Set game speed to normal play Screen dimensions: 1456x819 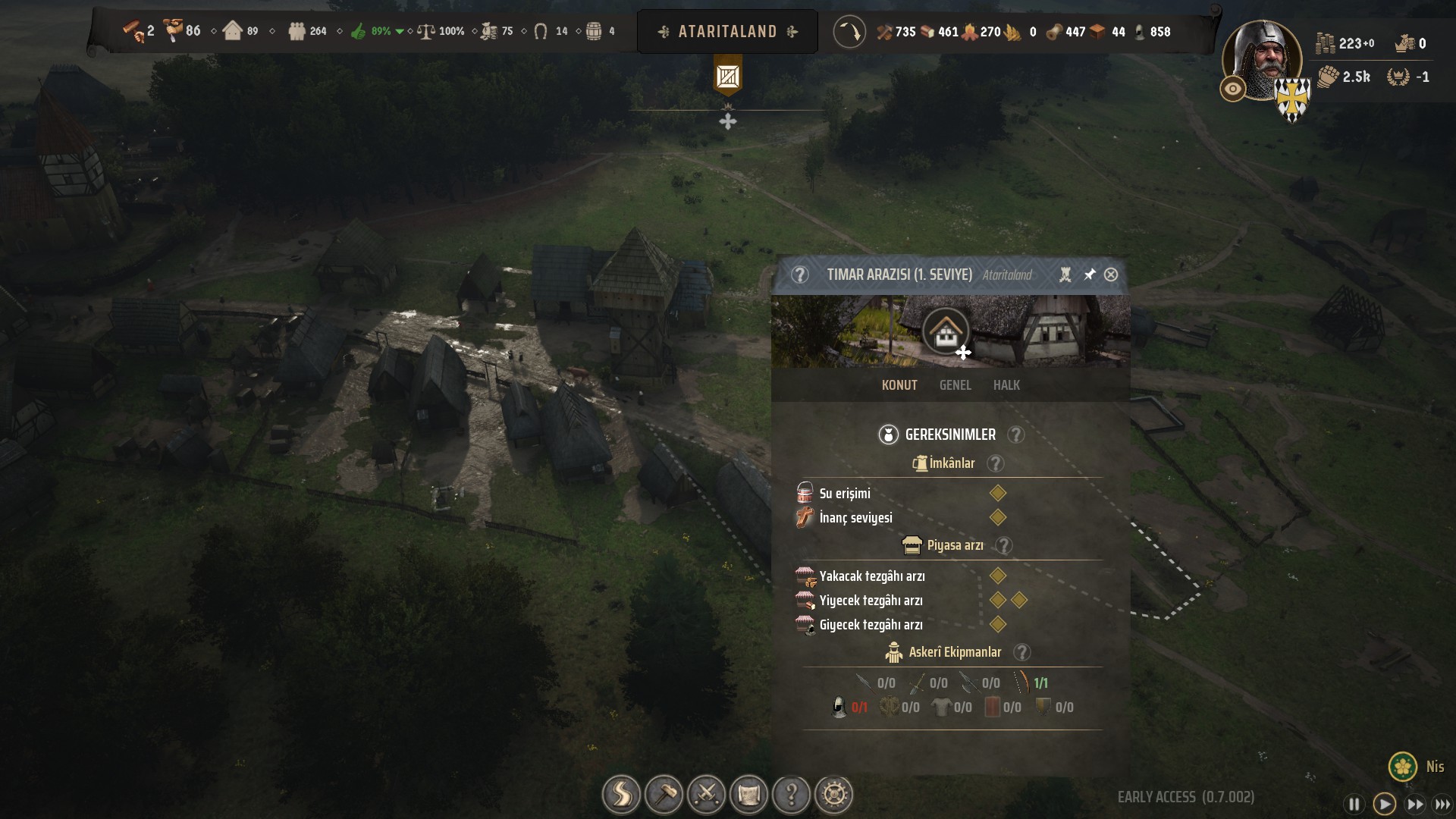click(1384, 804)
